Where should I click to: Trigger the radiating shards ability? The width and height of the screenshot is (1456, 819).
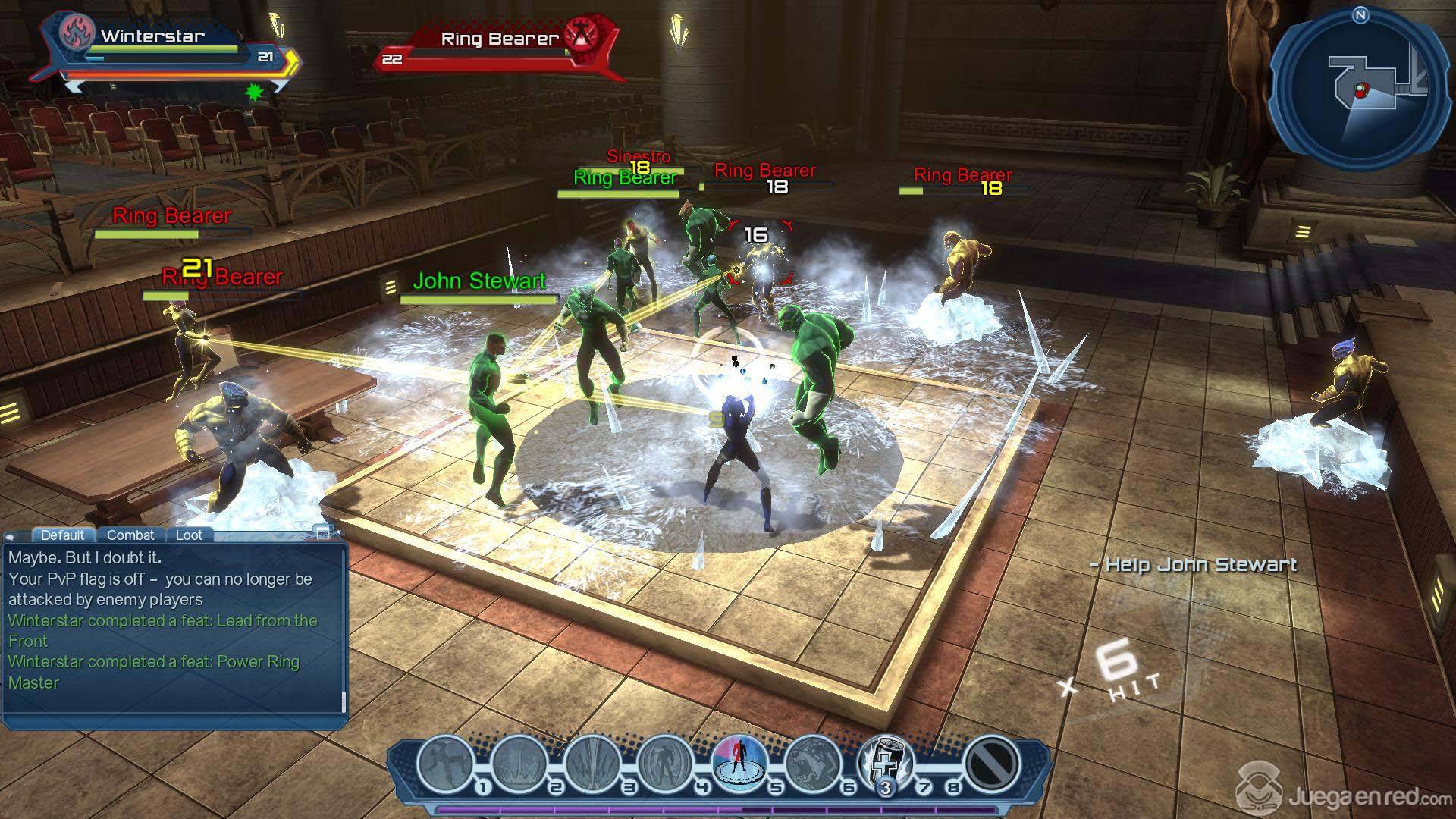tap(592, 764)
